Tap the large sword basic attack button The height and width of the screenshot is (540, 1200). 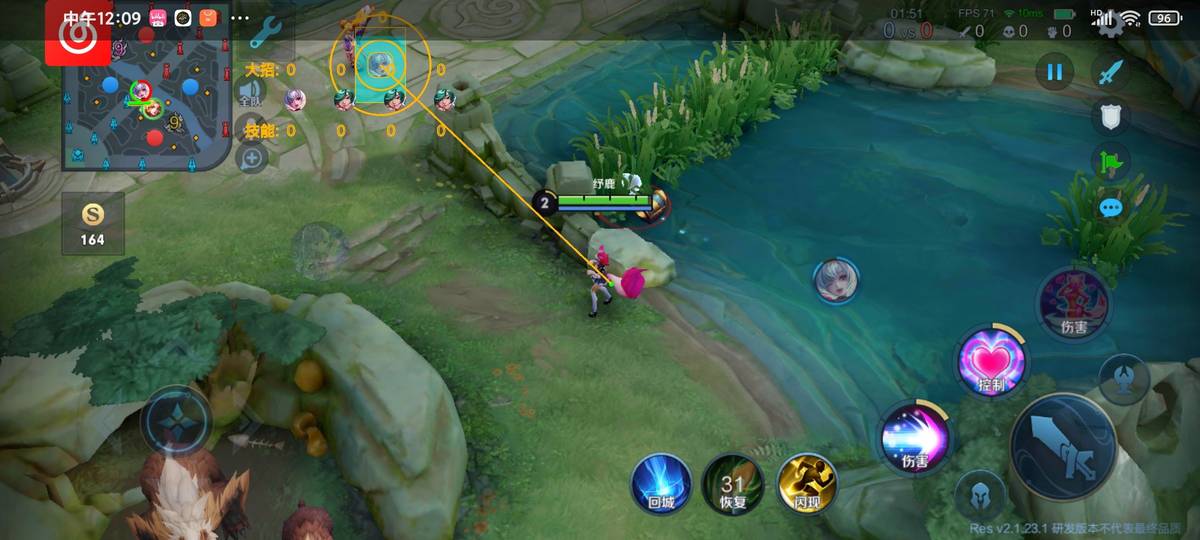1064,446
